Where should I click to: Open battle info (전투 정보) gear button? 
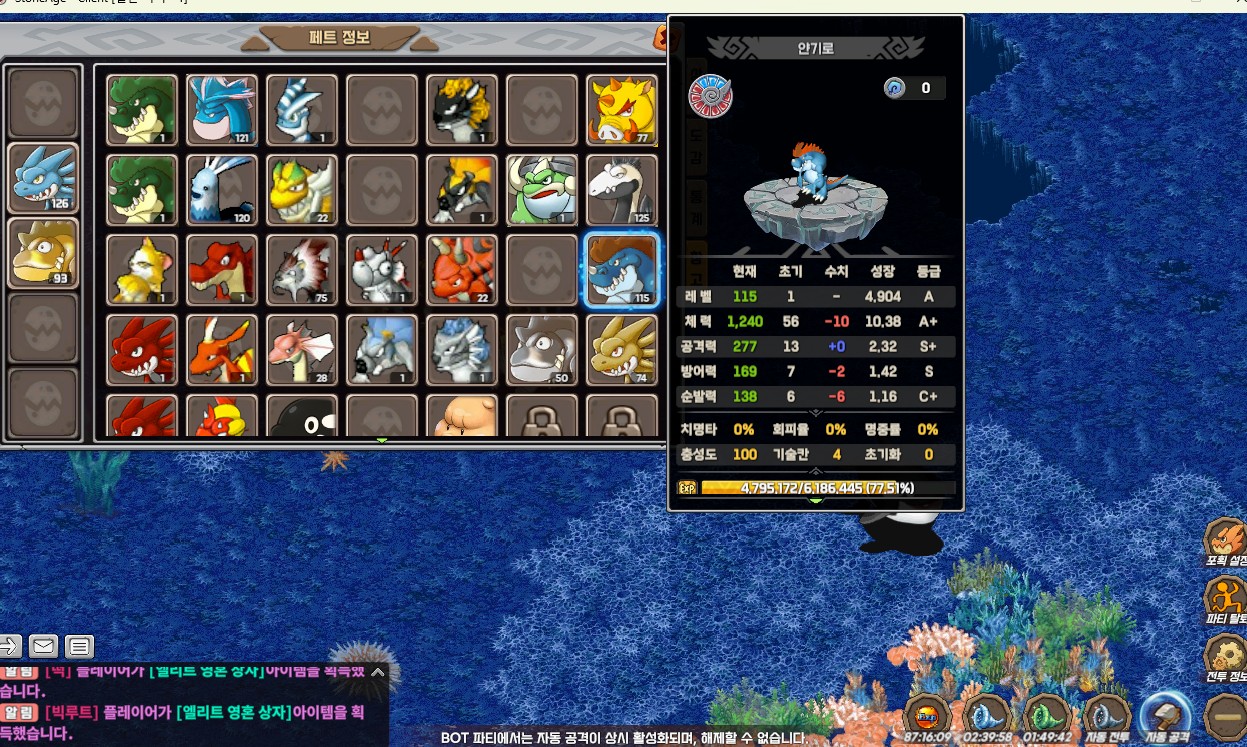pyautogui.click(x=1224, y=659)
